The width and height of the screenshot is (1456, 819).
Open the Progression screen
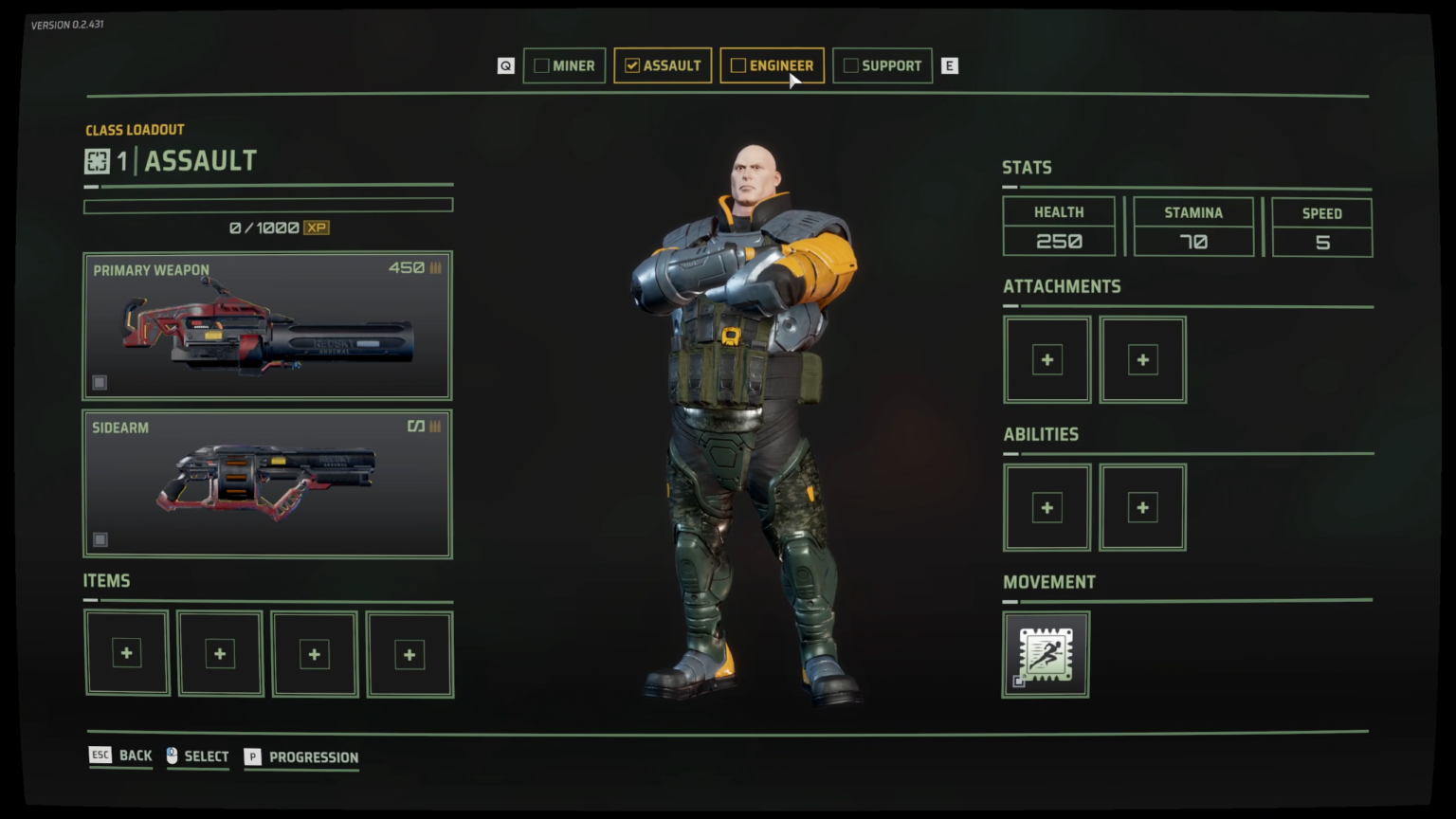tap(301, 756)
